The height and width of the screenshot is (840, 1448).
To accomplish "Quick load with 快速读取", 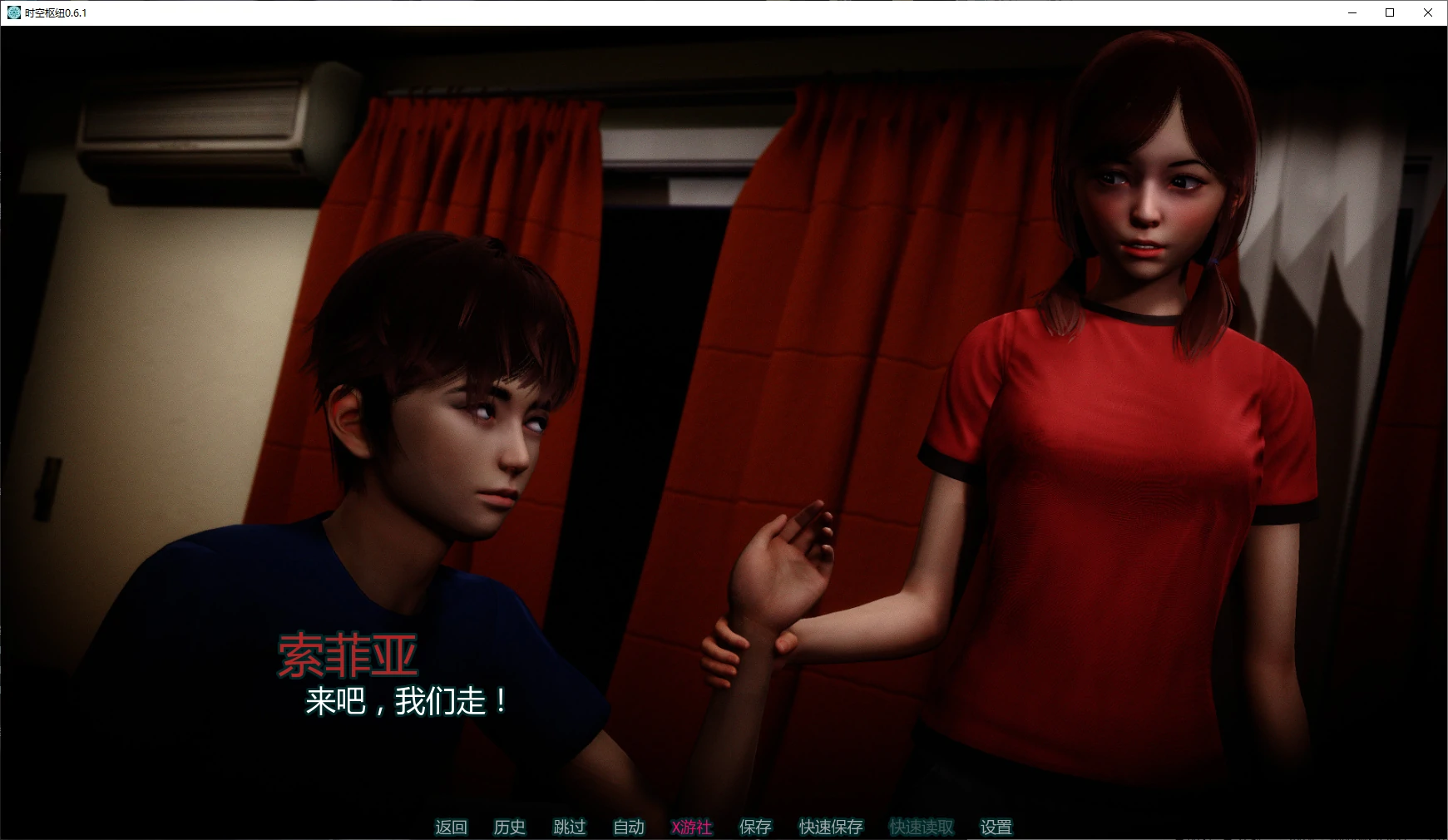I will click(x=922, y=827).
